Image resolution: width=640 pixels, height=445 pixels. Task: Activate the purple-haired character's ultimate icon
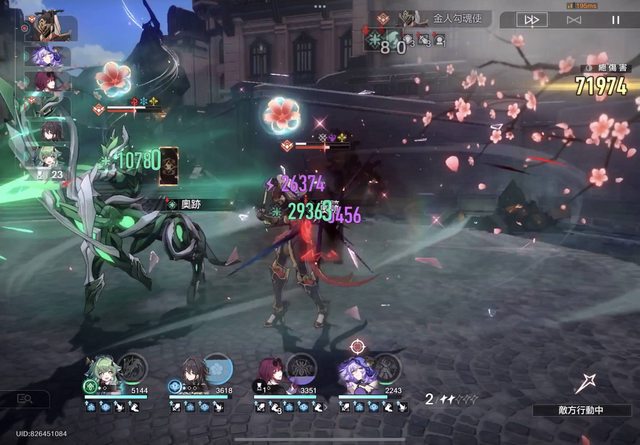(x=386, y=368)
